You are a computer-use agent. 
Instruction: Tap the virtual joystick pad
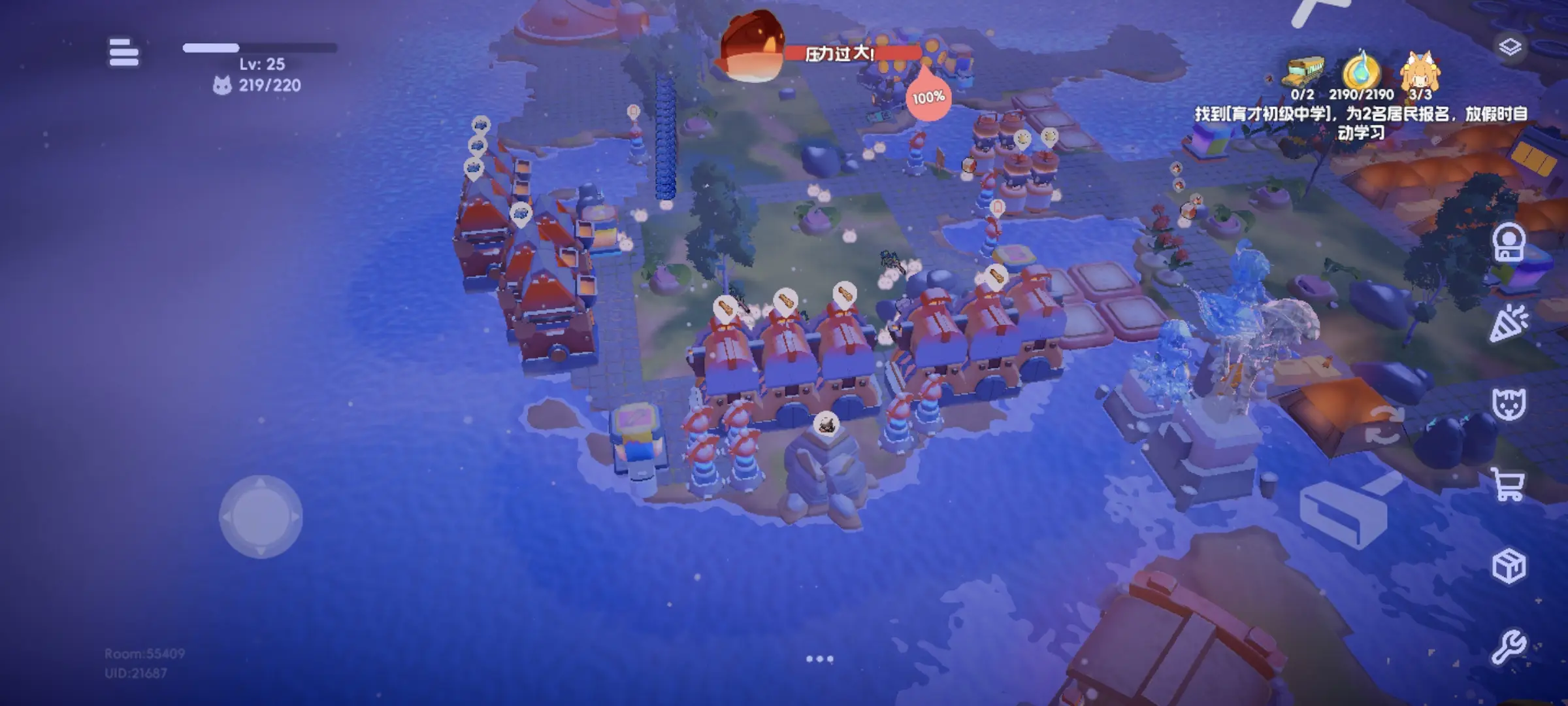pyautogui.click(x=261, y=516)
